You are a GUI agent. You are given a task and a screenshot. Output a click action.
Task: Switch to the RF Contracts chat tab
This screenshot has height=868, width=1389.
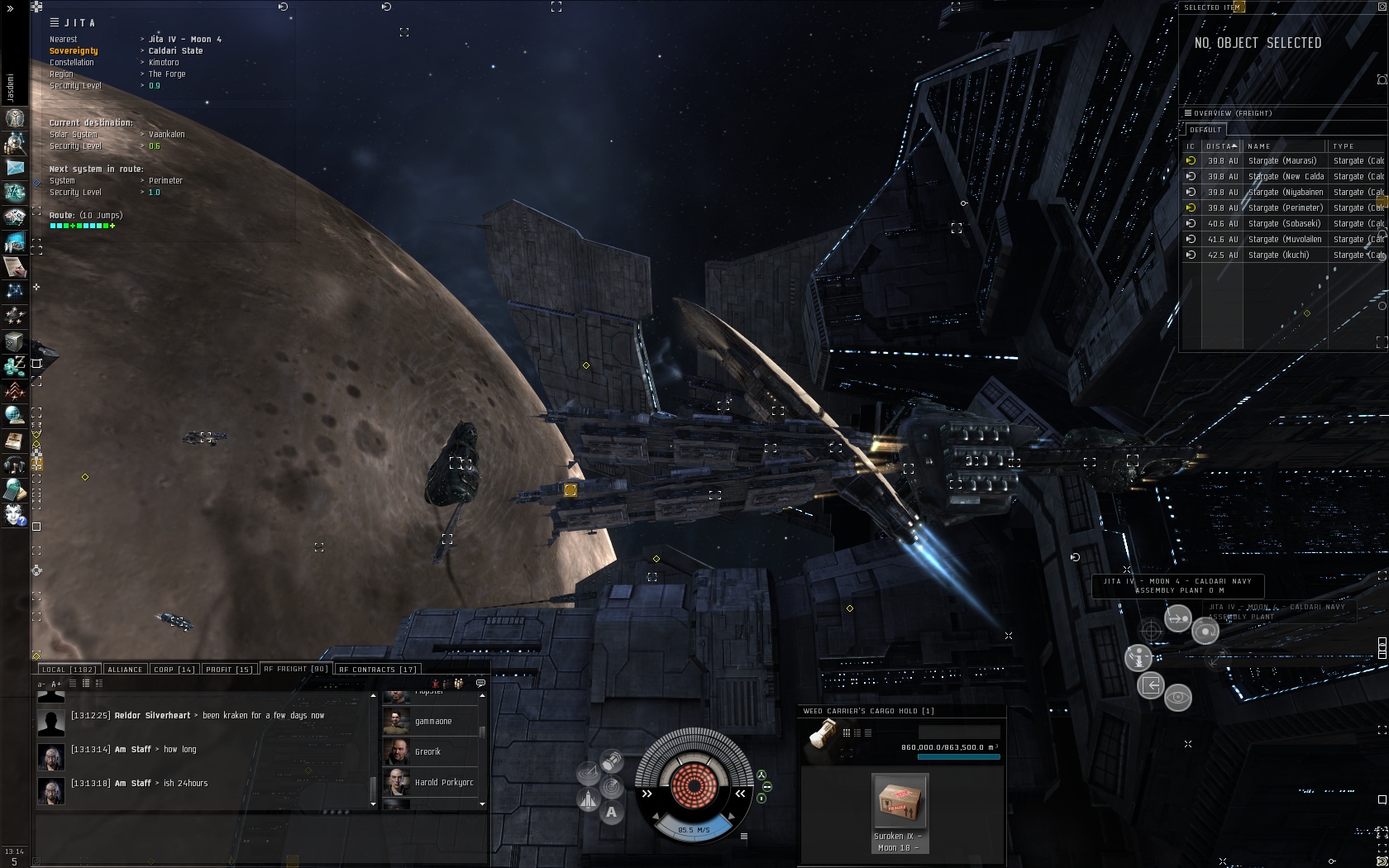click(x=377, y=670)
